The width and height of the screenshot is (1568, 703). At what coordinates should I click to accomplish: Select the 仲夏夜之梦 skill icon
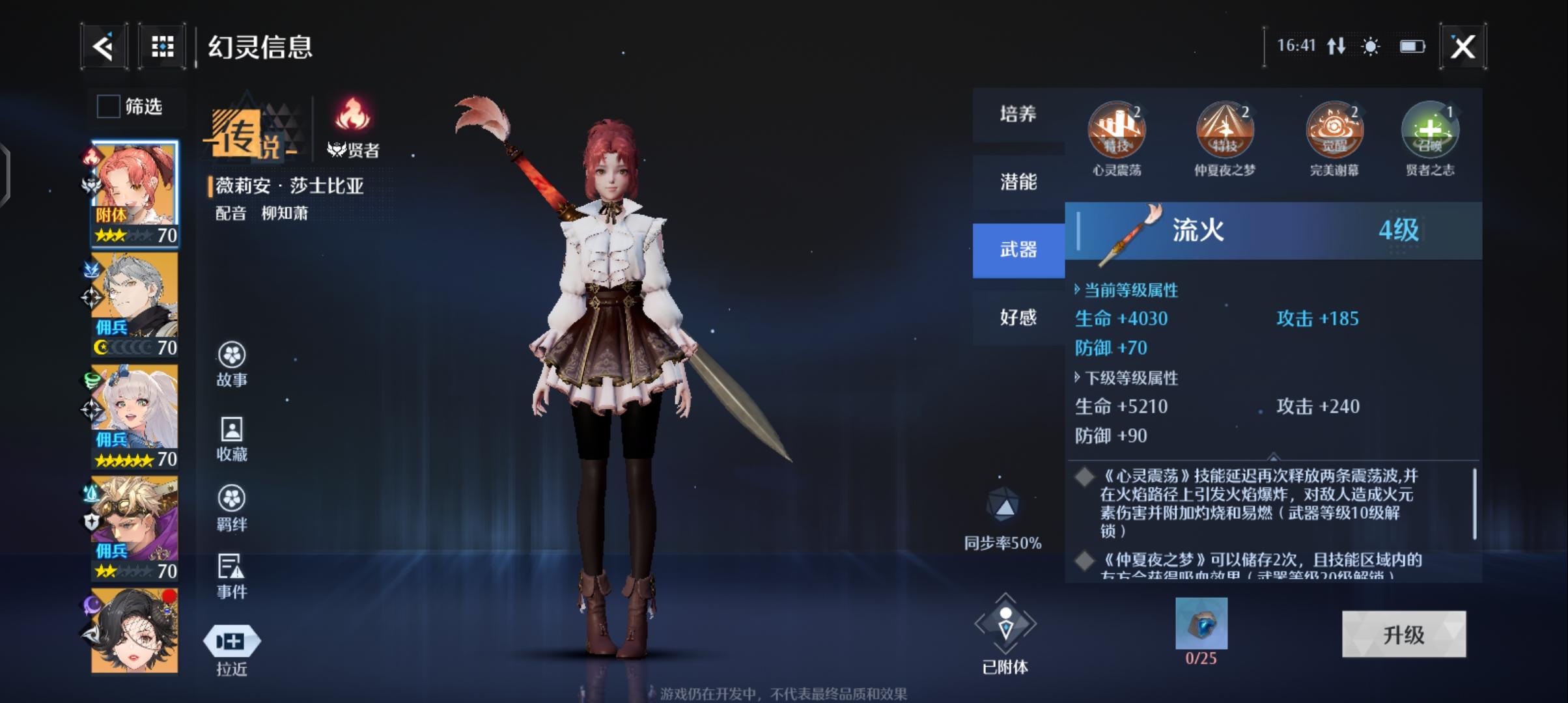point(1224,130)
